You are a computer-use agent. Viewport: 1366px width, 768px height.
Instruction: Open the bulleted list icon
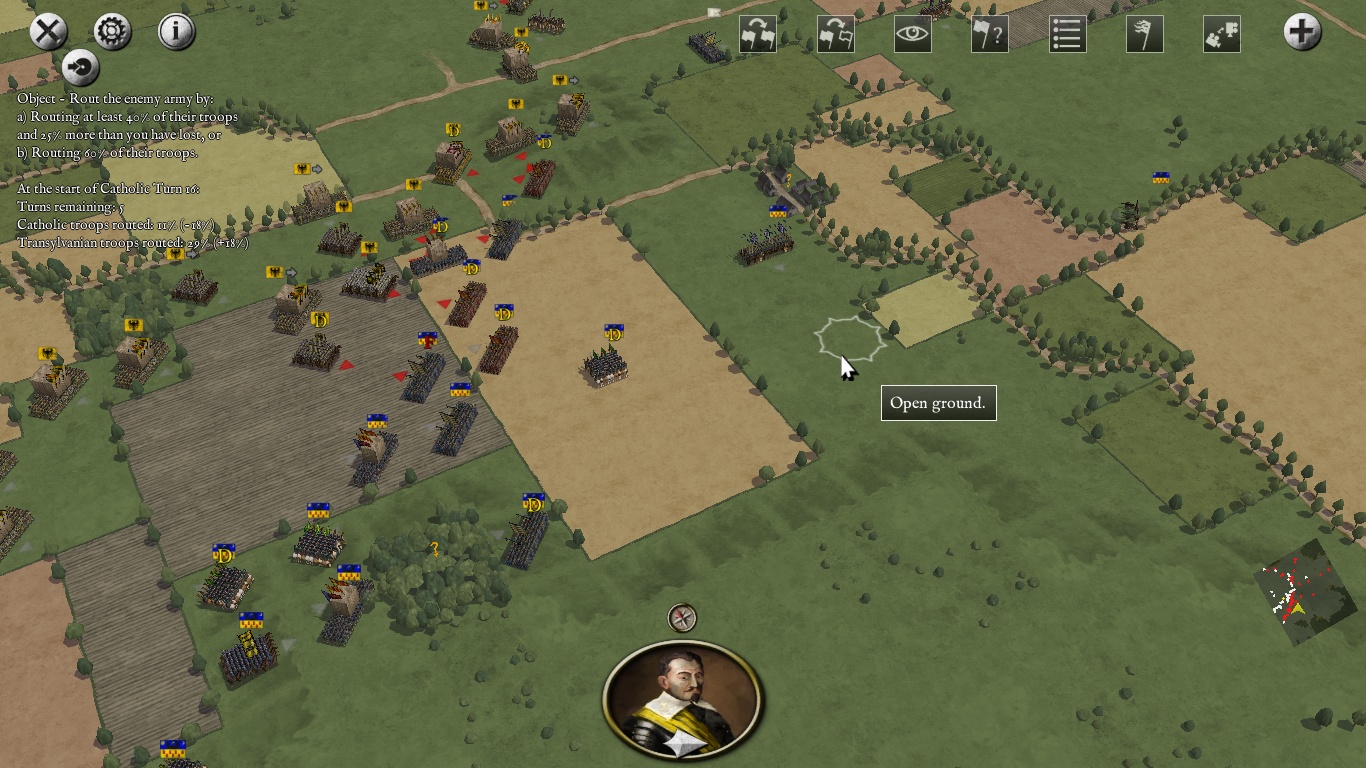(1067, 34)
